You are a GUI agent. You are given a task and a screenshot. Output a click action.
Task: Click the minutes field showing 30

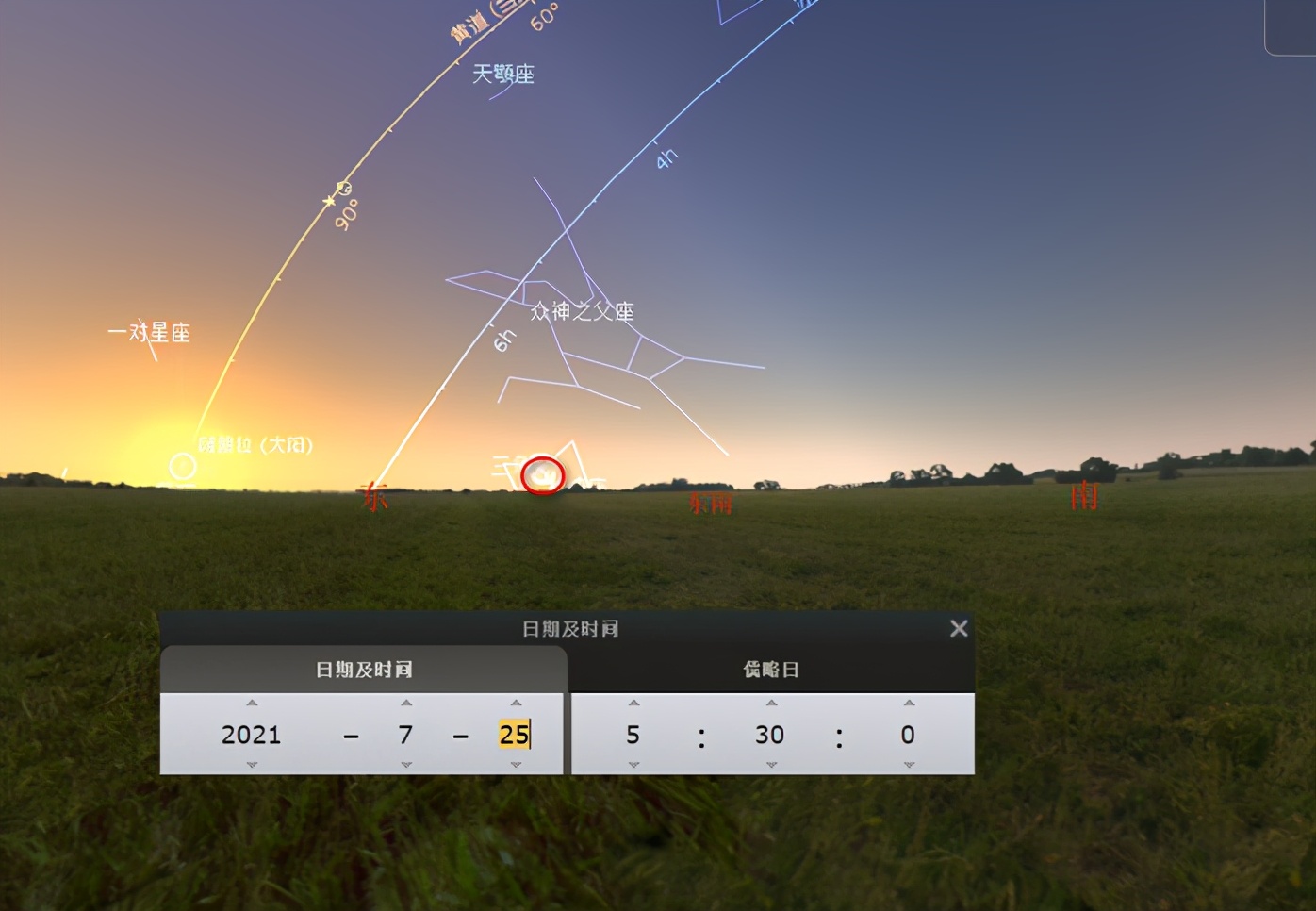770,735
